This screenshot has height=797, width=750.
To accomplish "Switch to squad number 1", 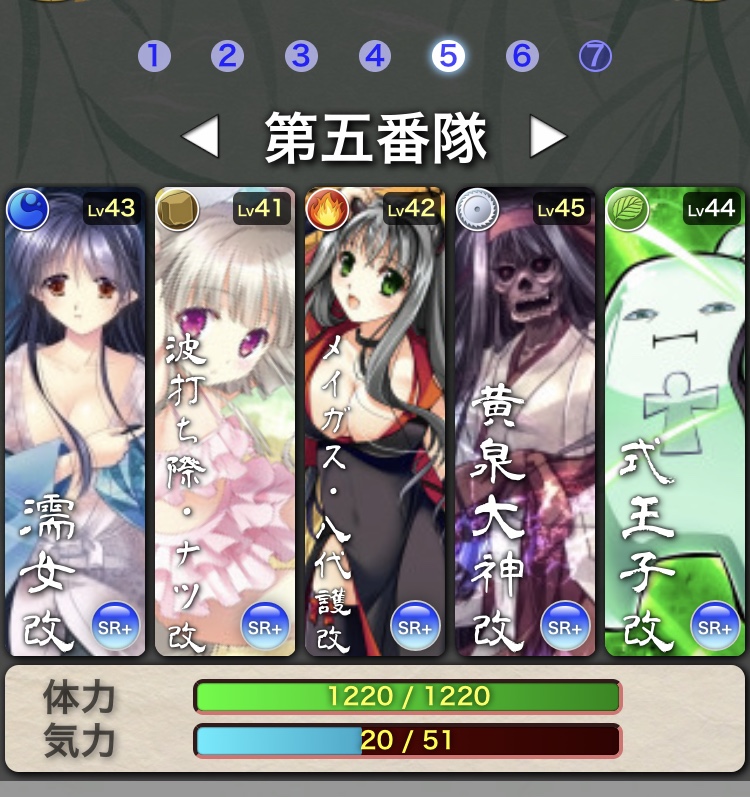I will (154, 56).
